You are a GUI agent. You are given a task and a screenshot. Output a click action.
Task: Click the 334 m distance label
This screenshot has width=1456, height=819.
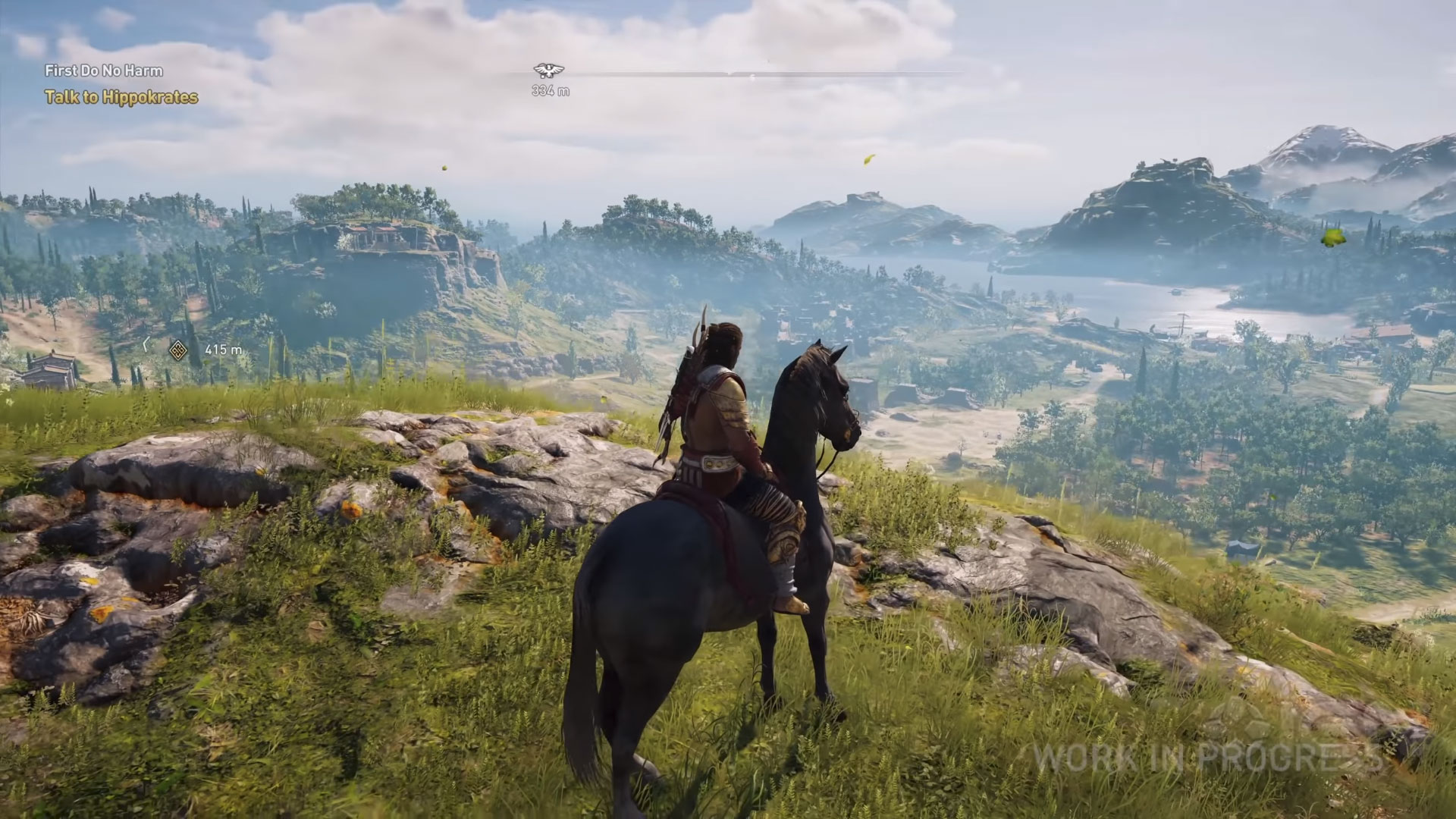coord(550,89)
